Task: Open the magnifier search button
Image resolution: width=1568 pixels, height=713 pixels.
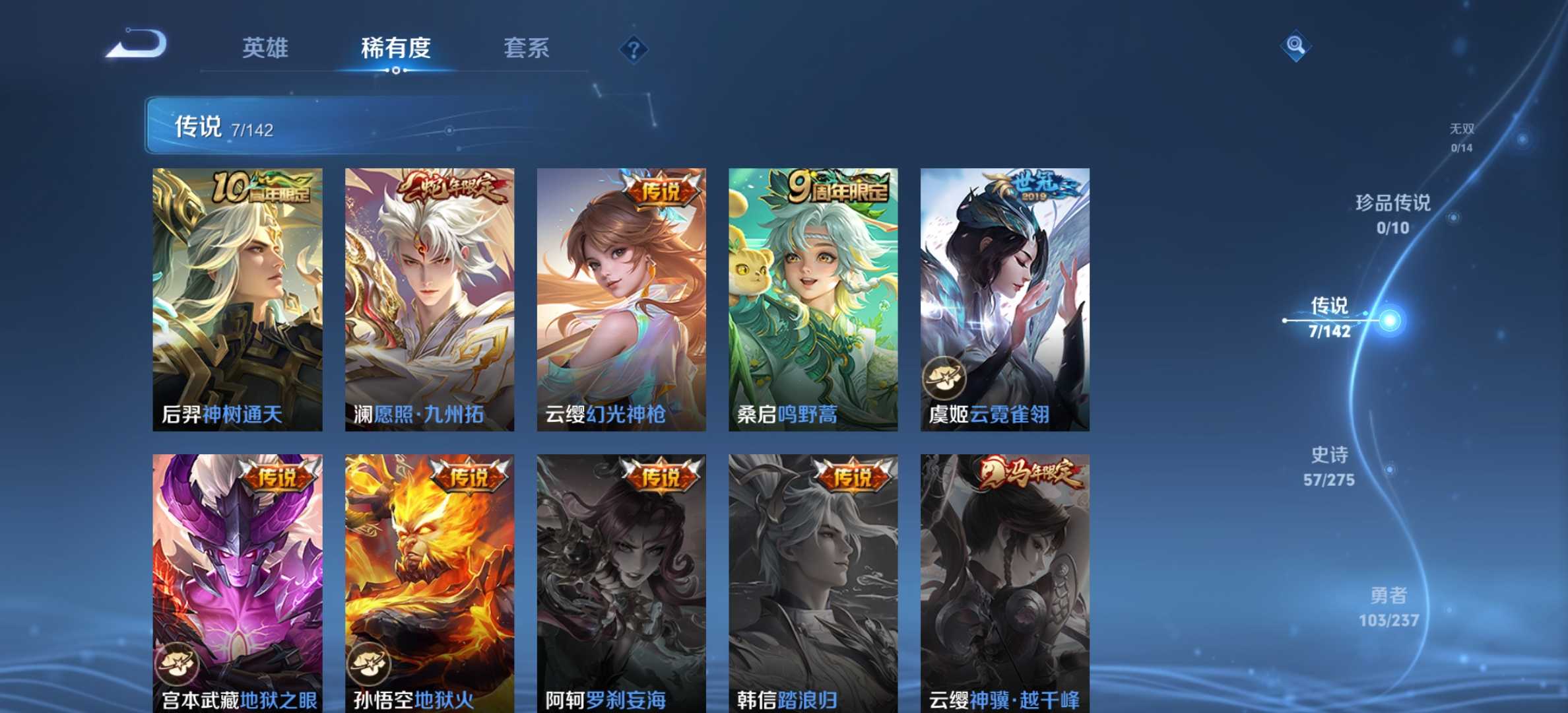Action: click(x=1295, y=46)
